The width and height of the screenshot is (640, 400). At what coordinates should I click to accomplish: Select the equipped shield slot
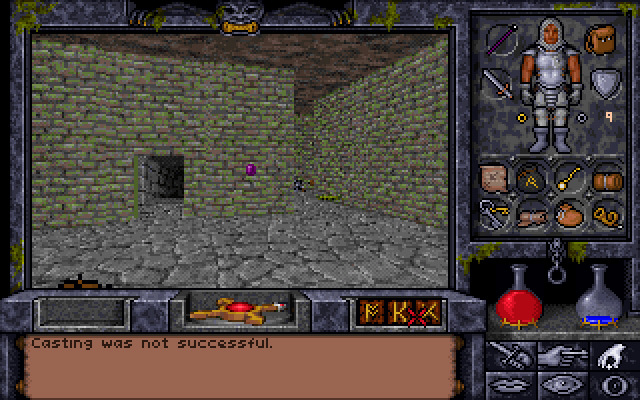[603, 82]
